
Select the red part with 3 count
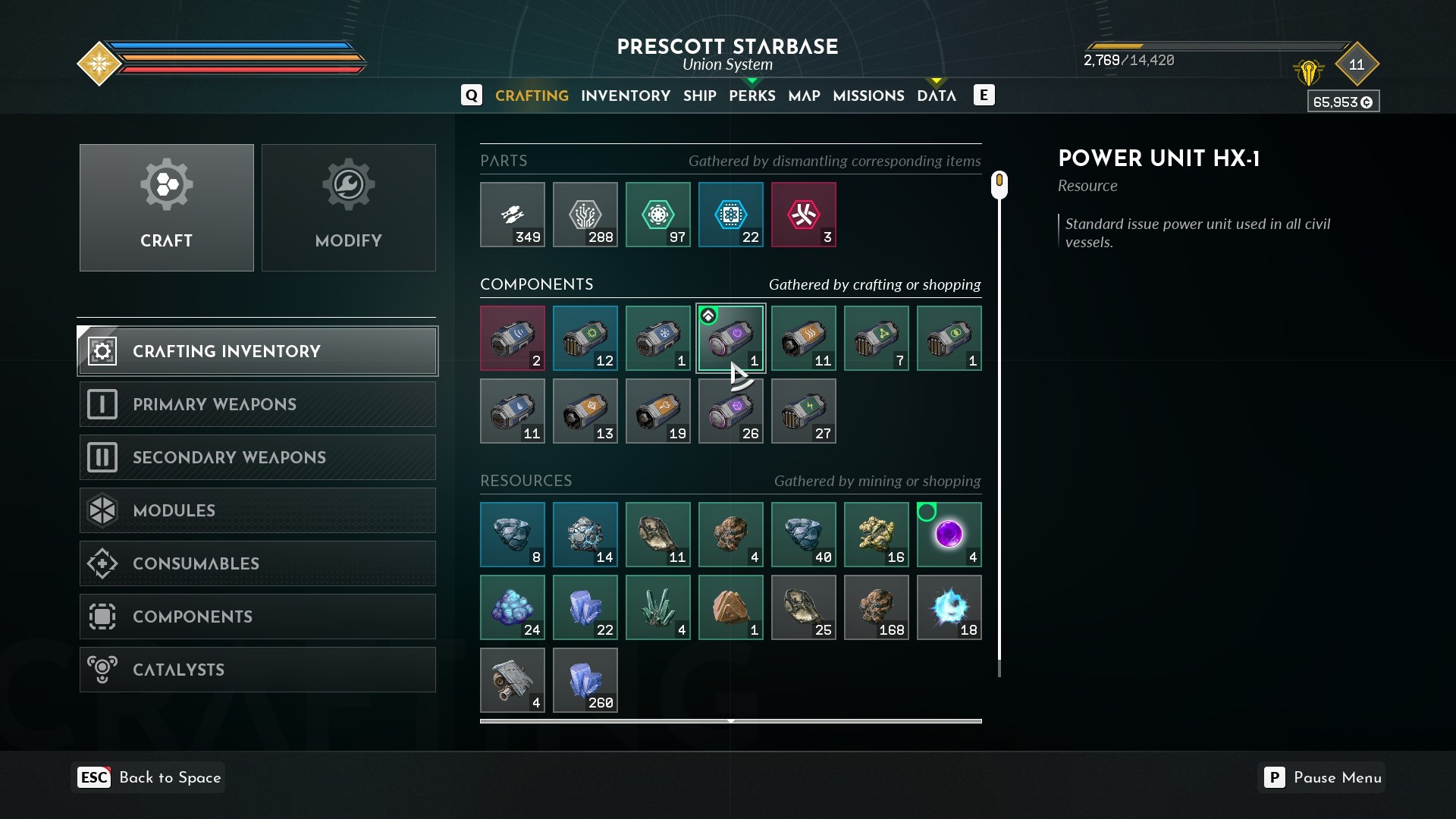[x=803, y=215]
